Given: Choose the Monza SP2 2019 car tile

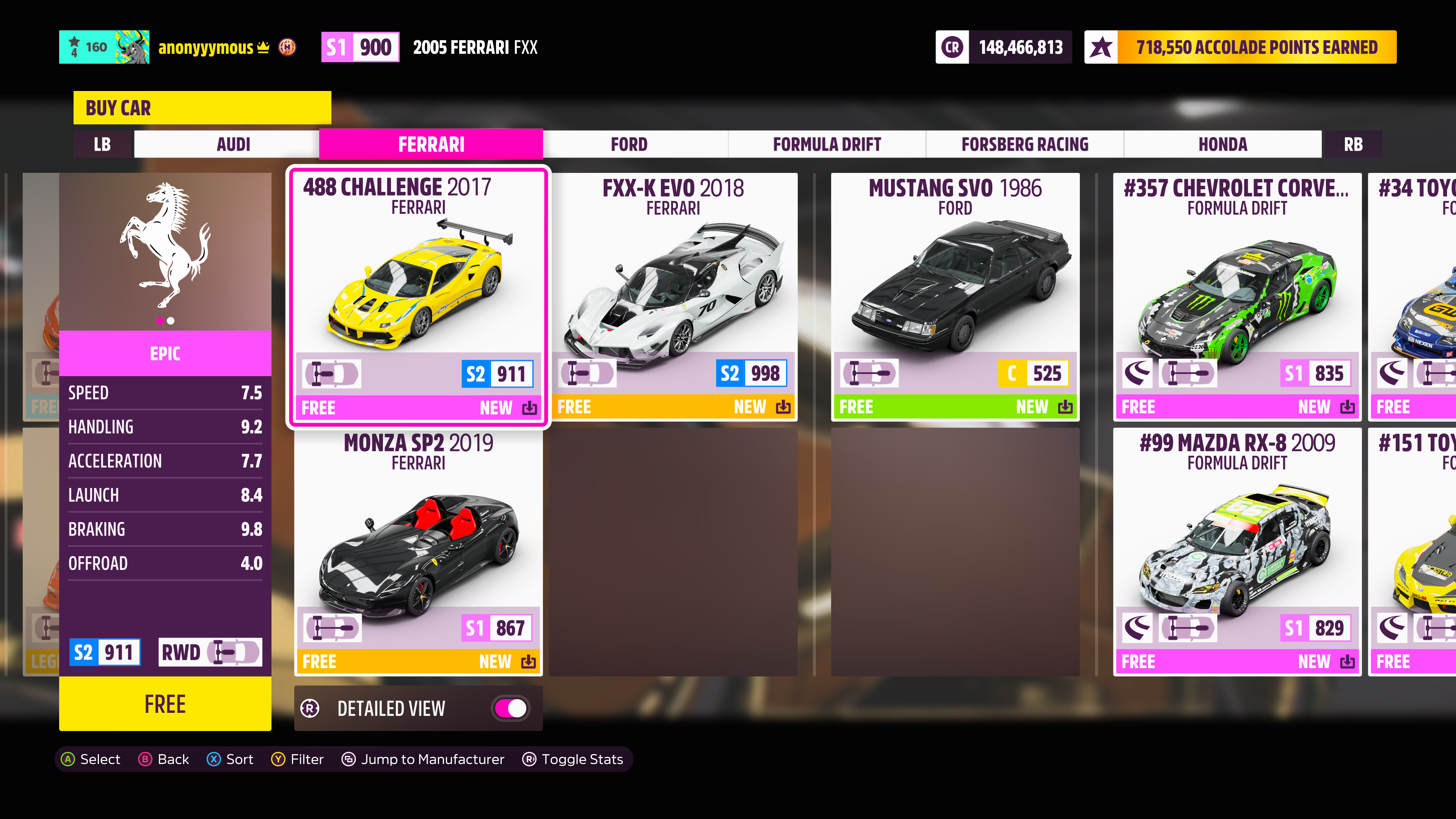Looking at the screenshot, I should pos(418,551).
